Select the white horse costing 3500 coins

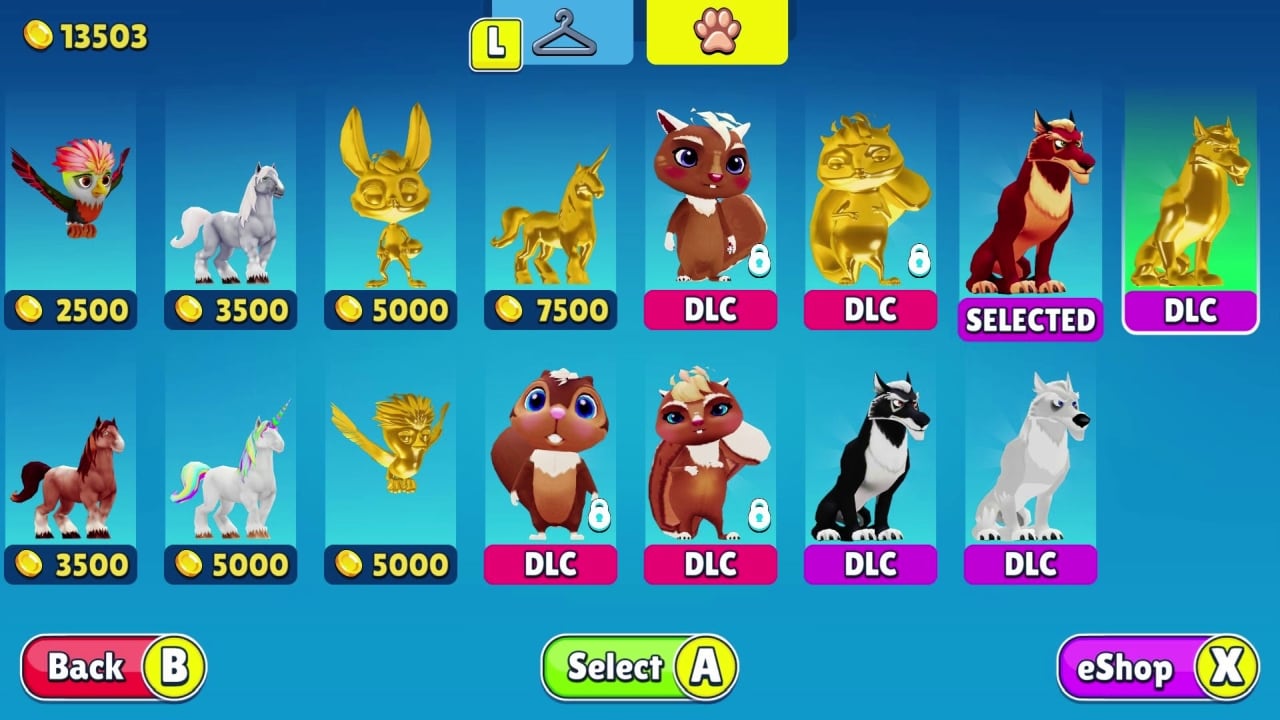[x=231, y=200]
